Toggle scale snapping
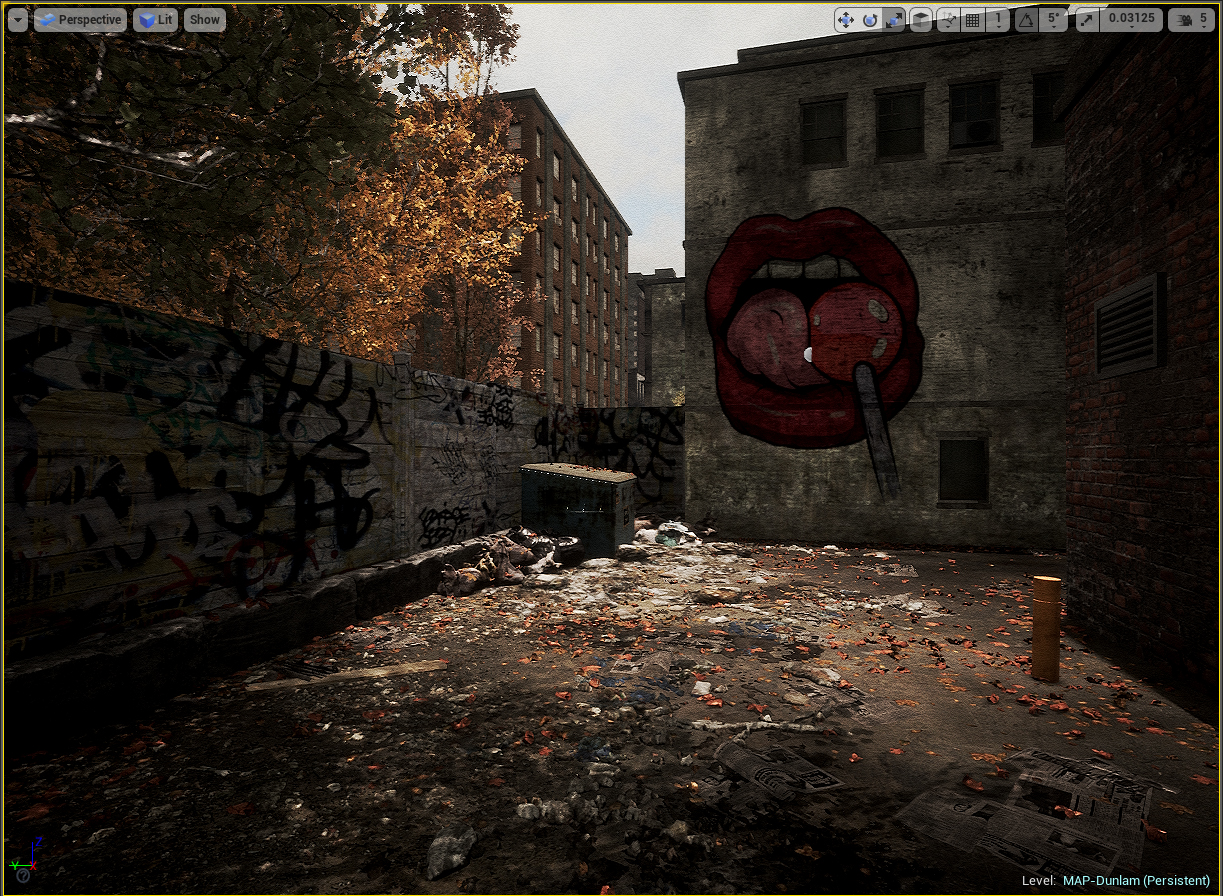 click(1086, 20)
